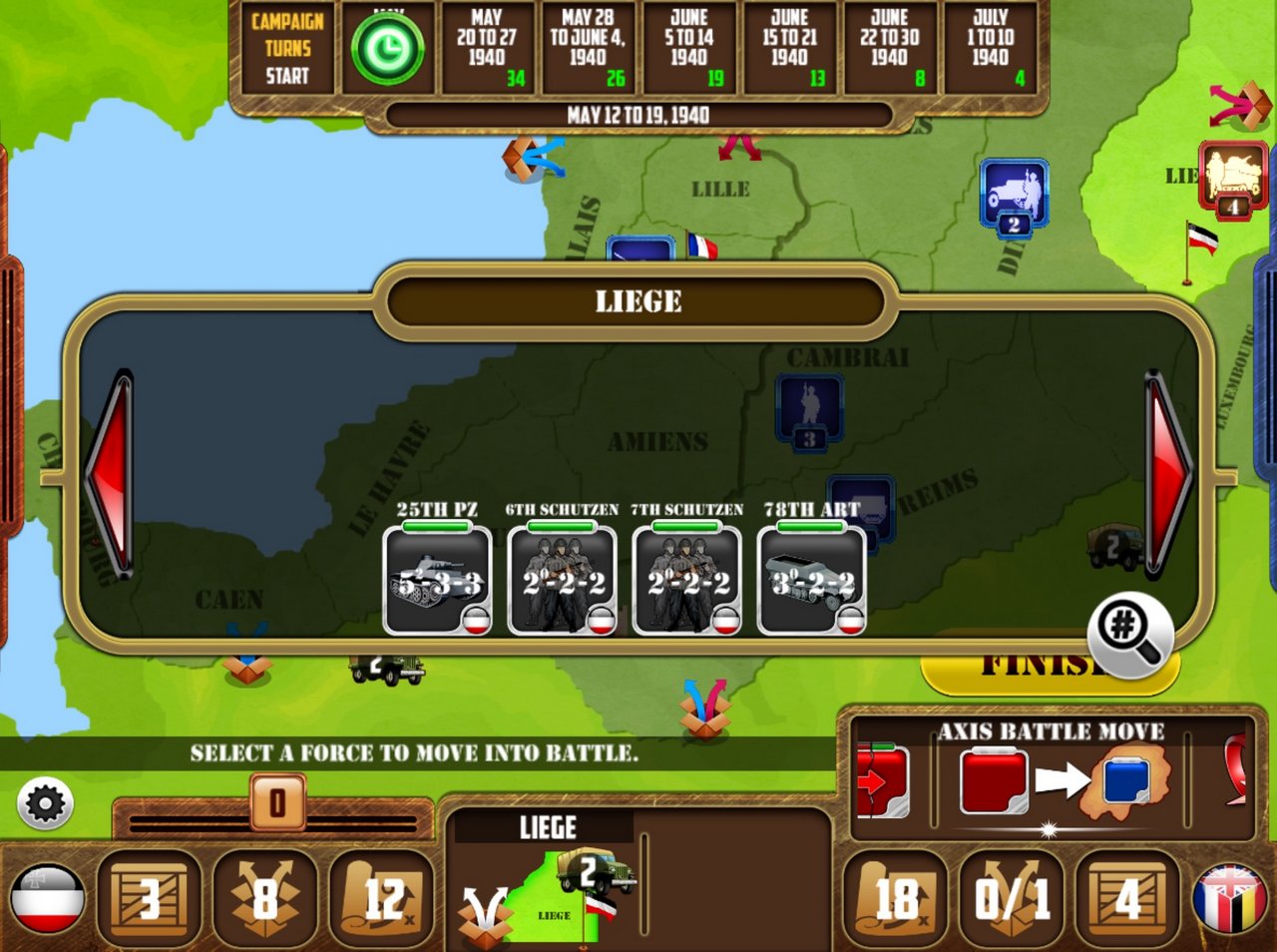Image resolution: width=1277 pixels, height=952 pixels.
Task: Choose the June 22 to 30 turn
Action: point(890,48)
